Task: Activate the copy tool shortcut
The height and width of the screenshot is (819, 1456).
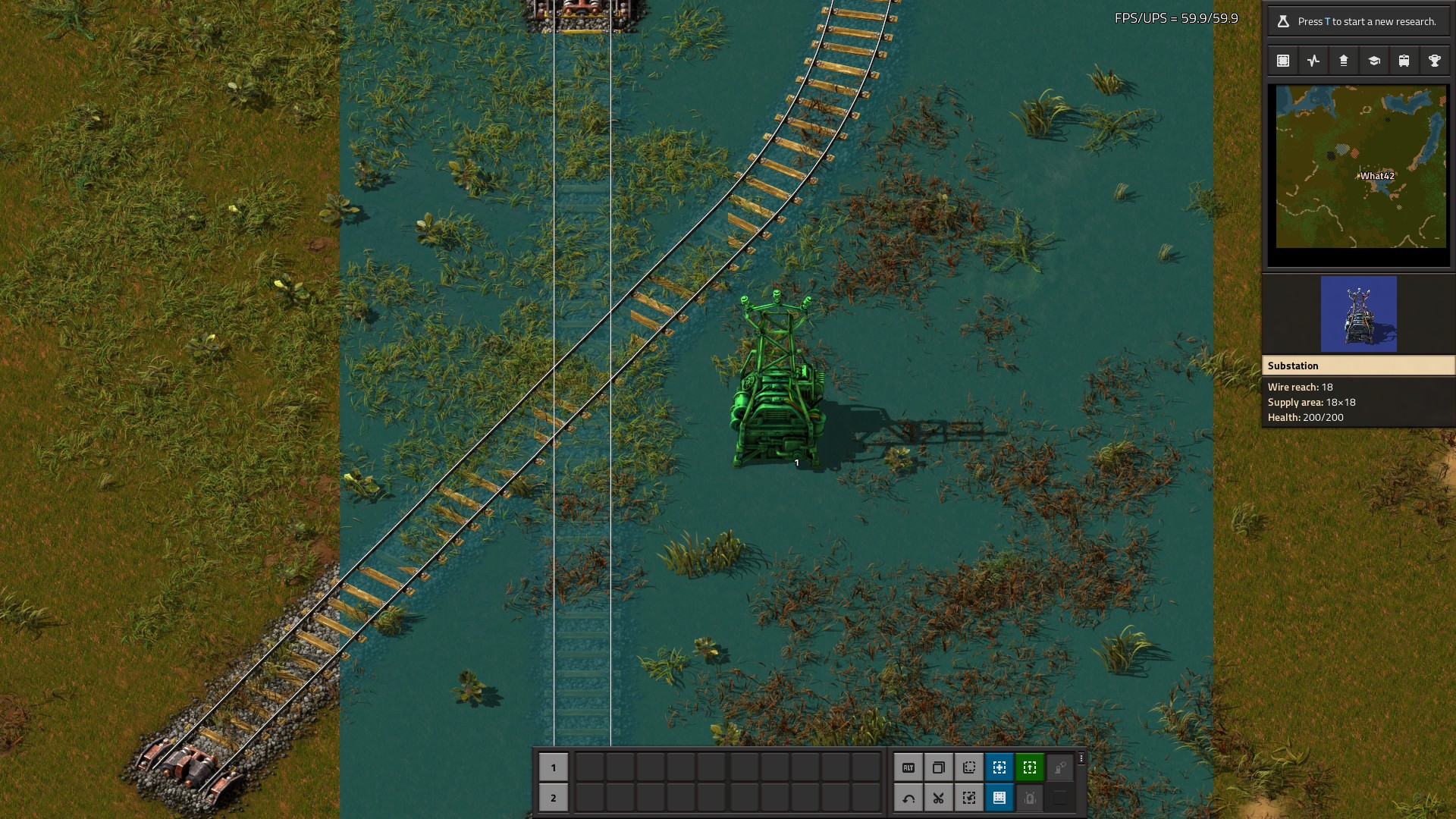Action: click(939, 767)
